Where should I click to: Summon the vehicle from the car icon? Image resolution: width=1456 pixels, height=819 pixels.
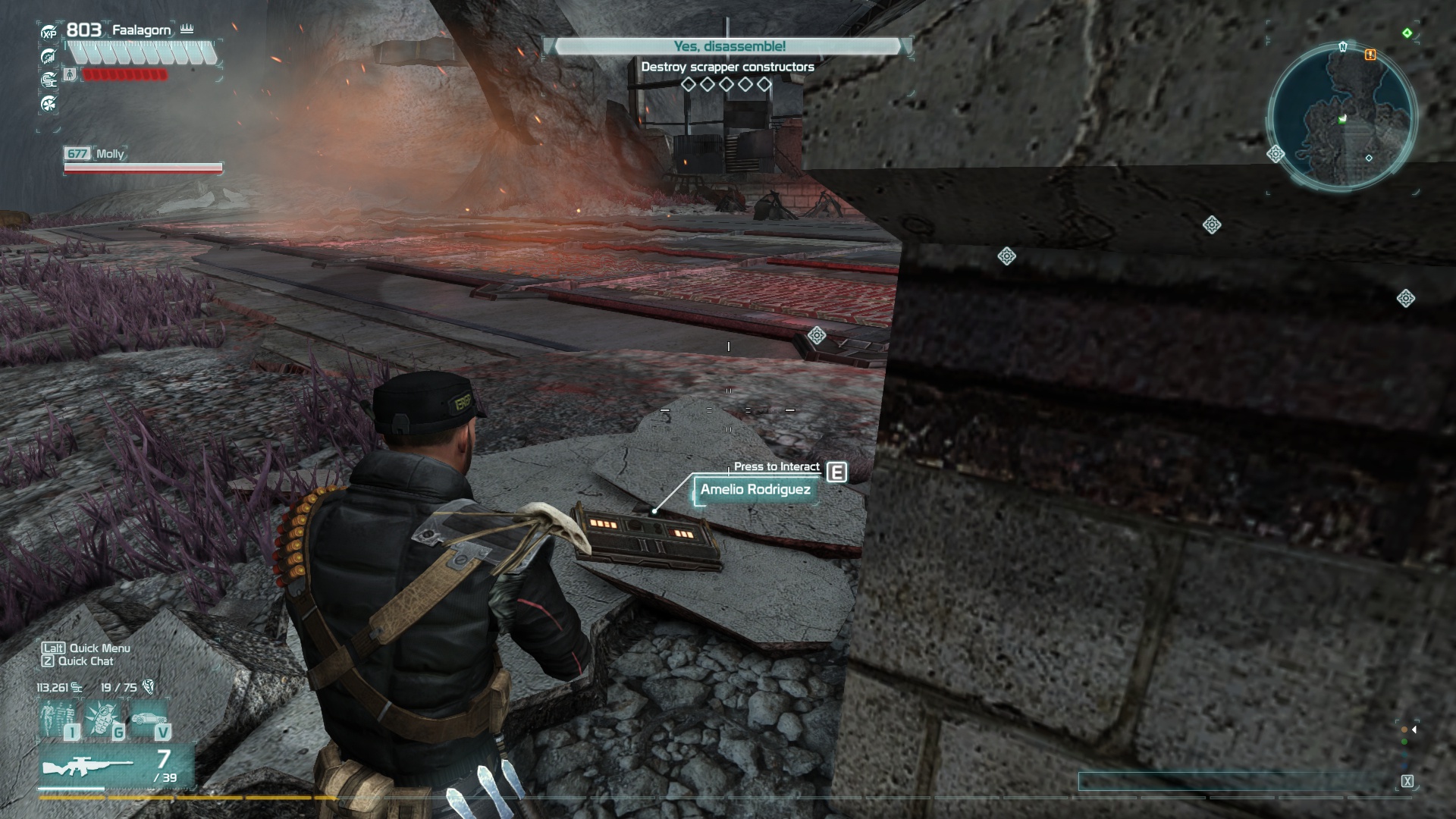click(x=149, y=719)
